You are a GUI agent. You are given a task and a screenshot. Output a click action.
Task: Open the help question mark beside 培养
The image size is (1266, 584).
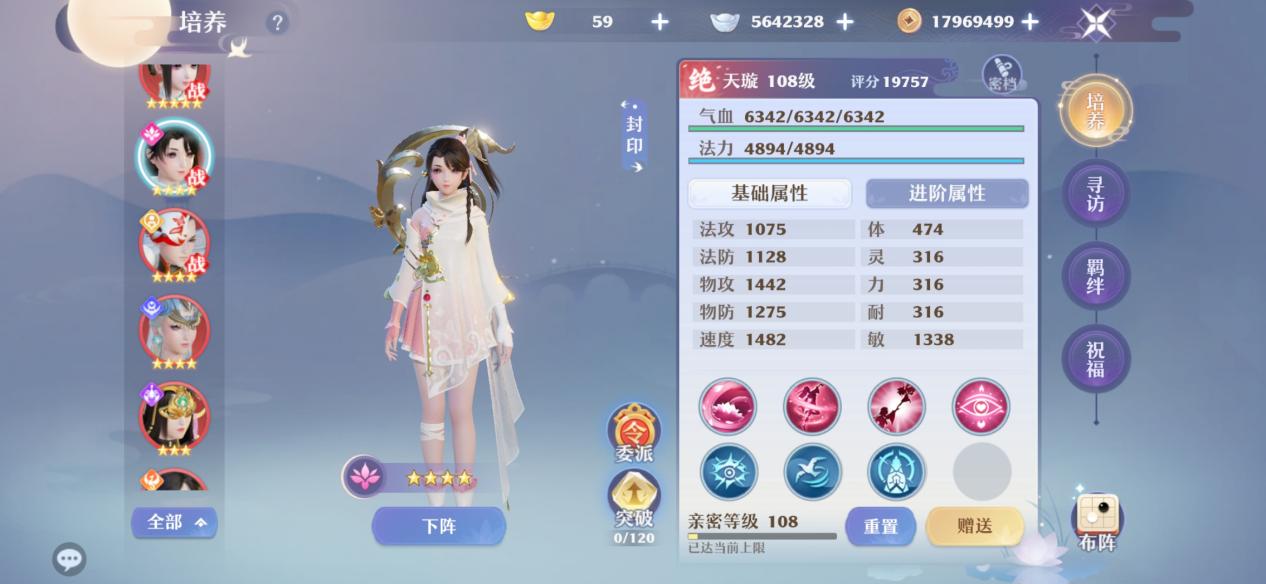coord(277,22)
